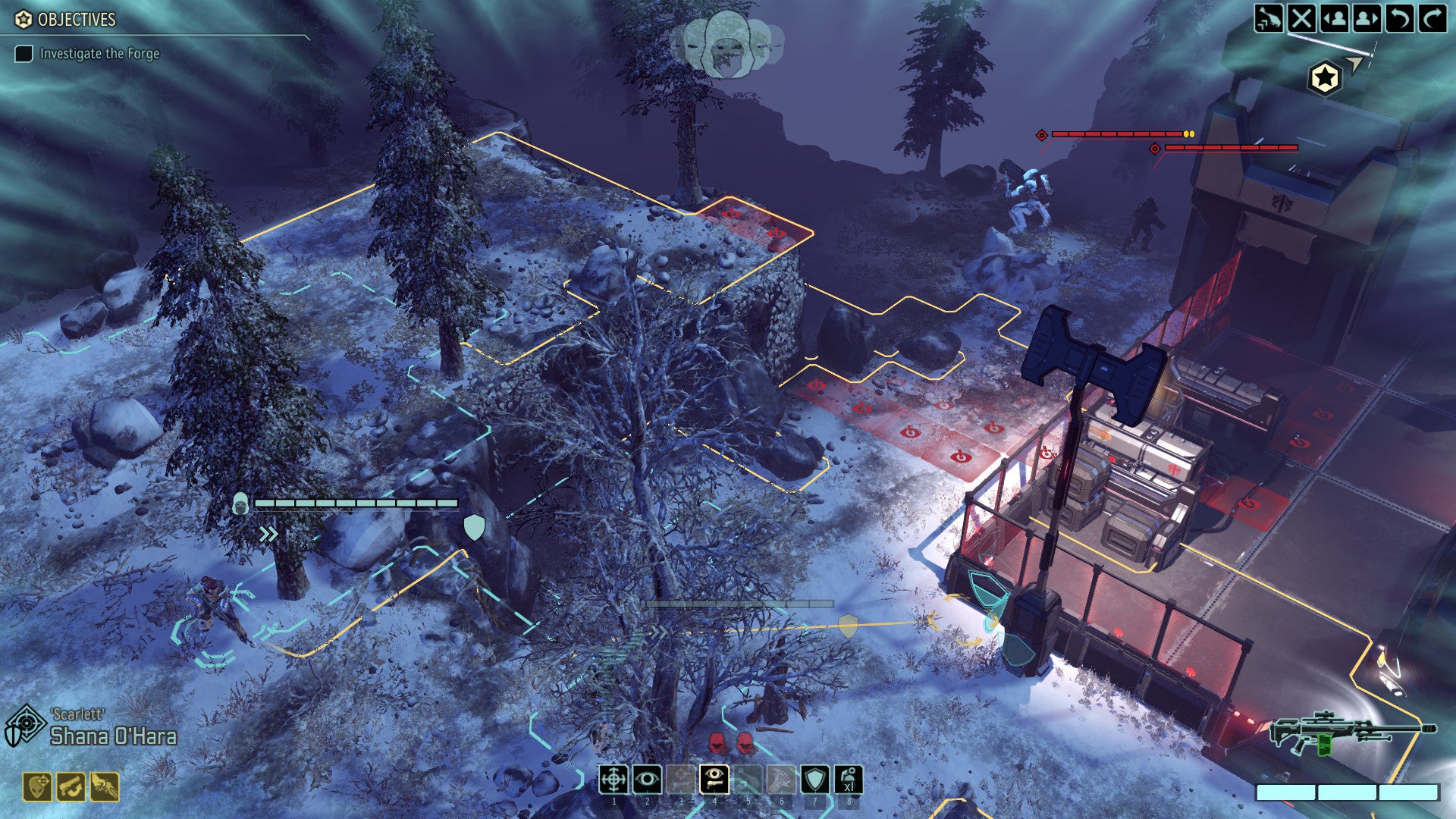Activate the Overwatch eye ability
The width and height of the screenshot is (1456, 819).
coord(647,779)
